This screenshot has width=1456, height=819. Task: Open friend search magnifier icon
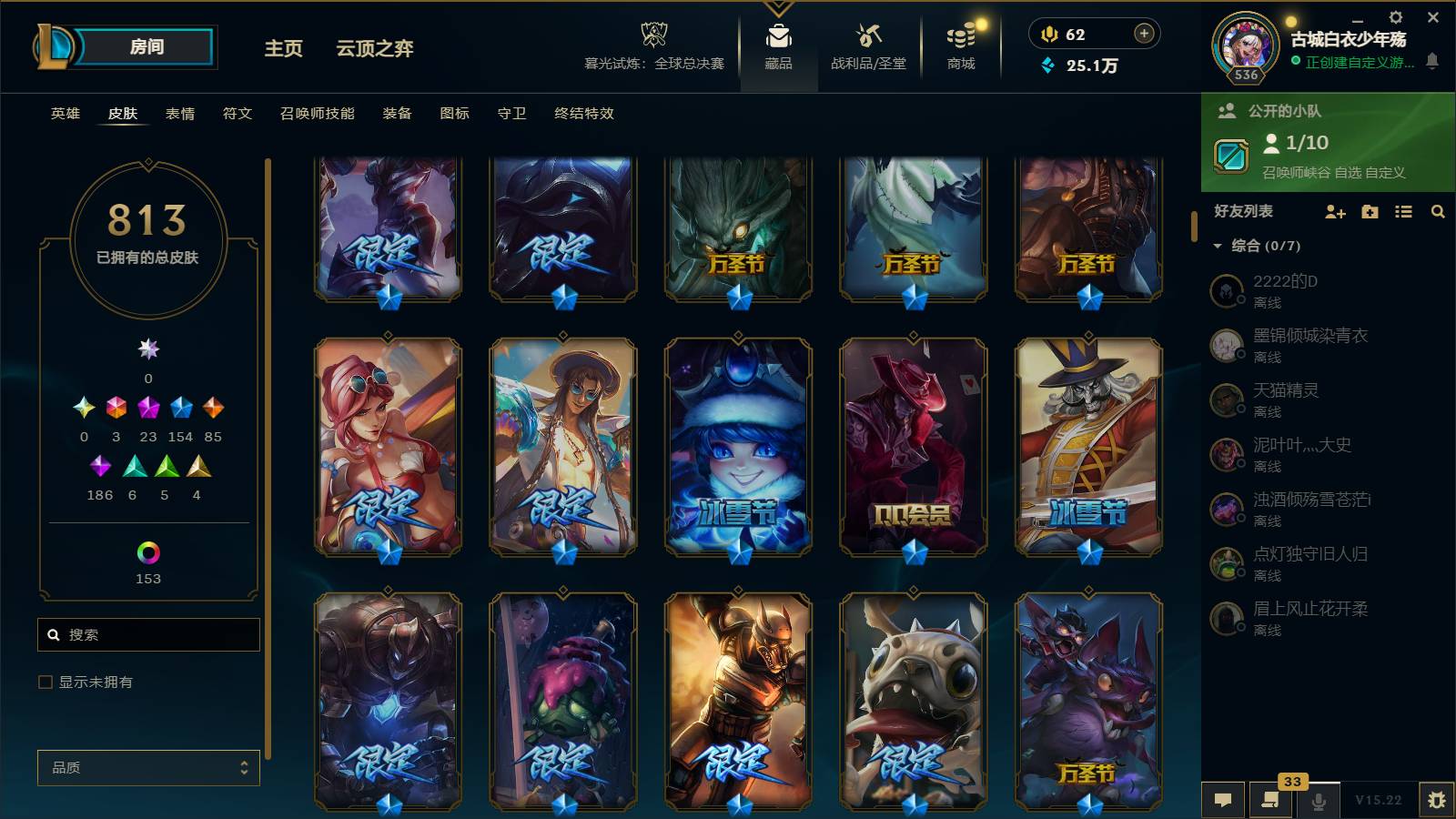(x=1438, y=212)
